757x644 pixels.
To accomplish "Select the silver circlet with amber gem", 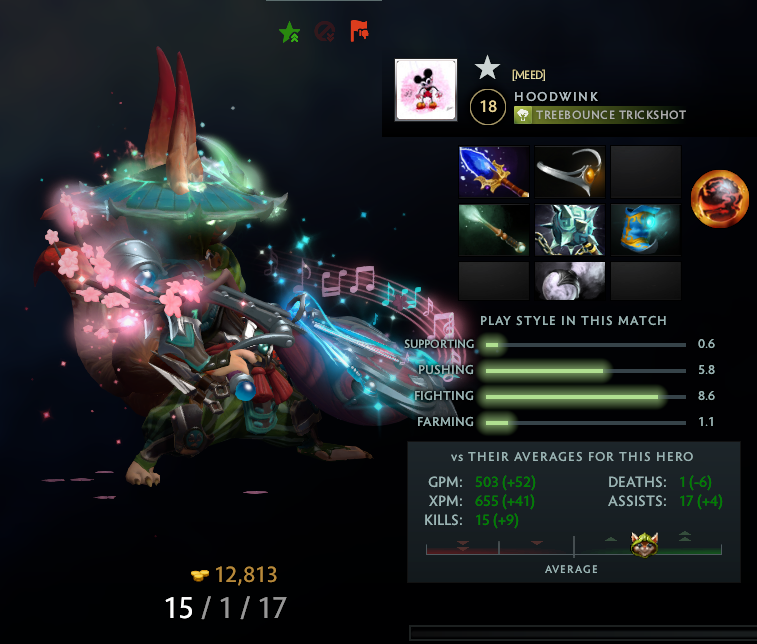I will coord(570,172).
